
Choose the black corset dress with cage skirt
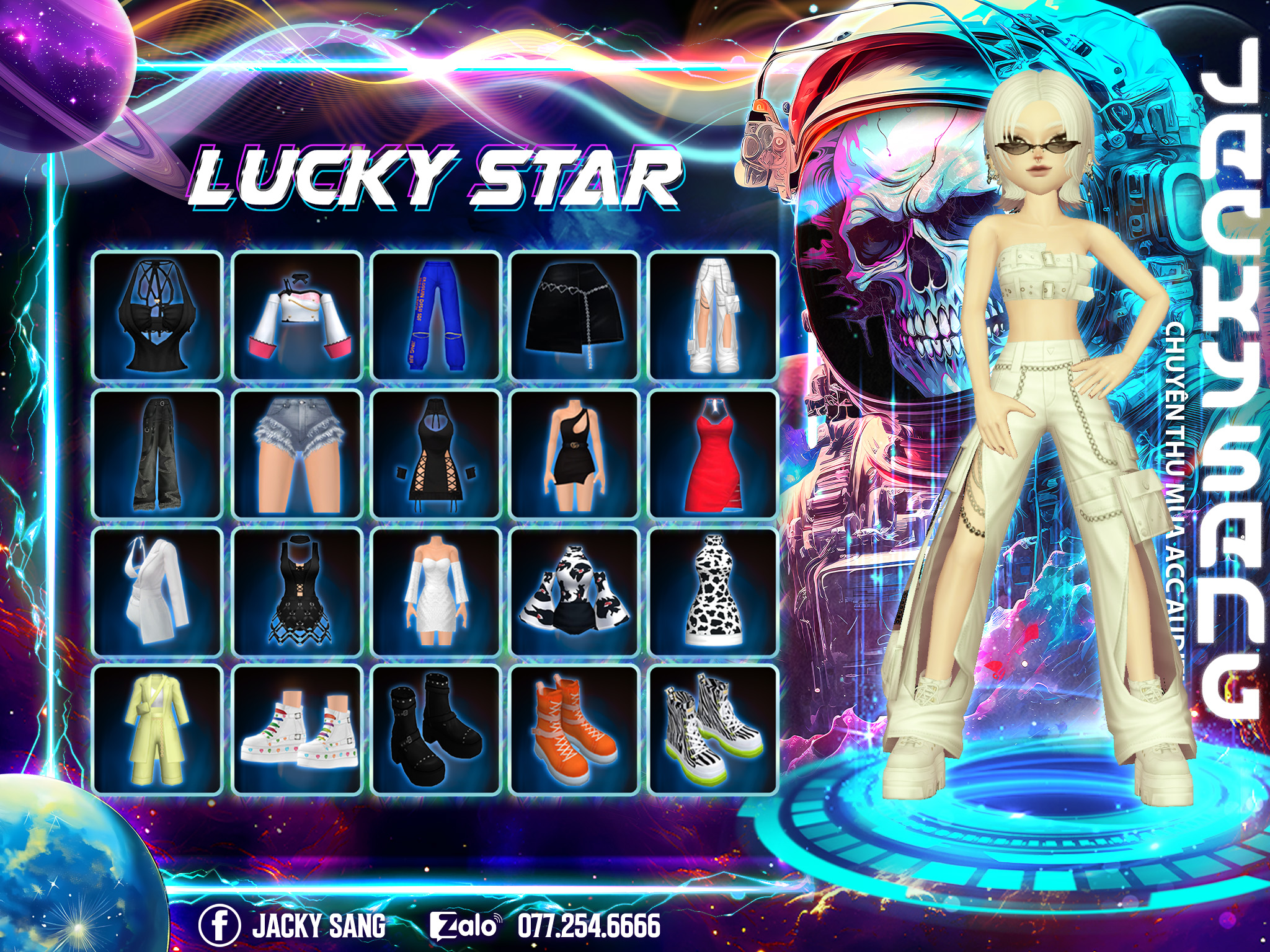(x=297, y=592)
